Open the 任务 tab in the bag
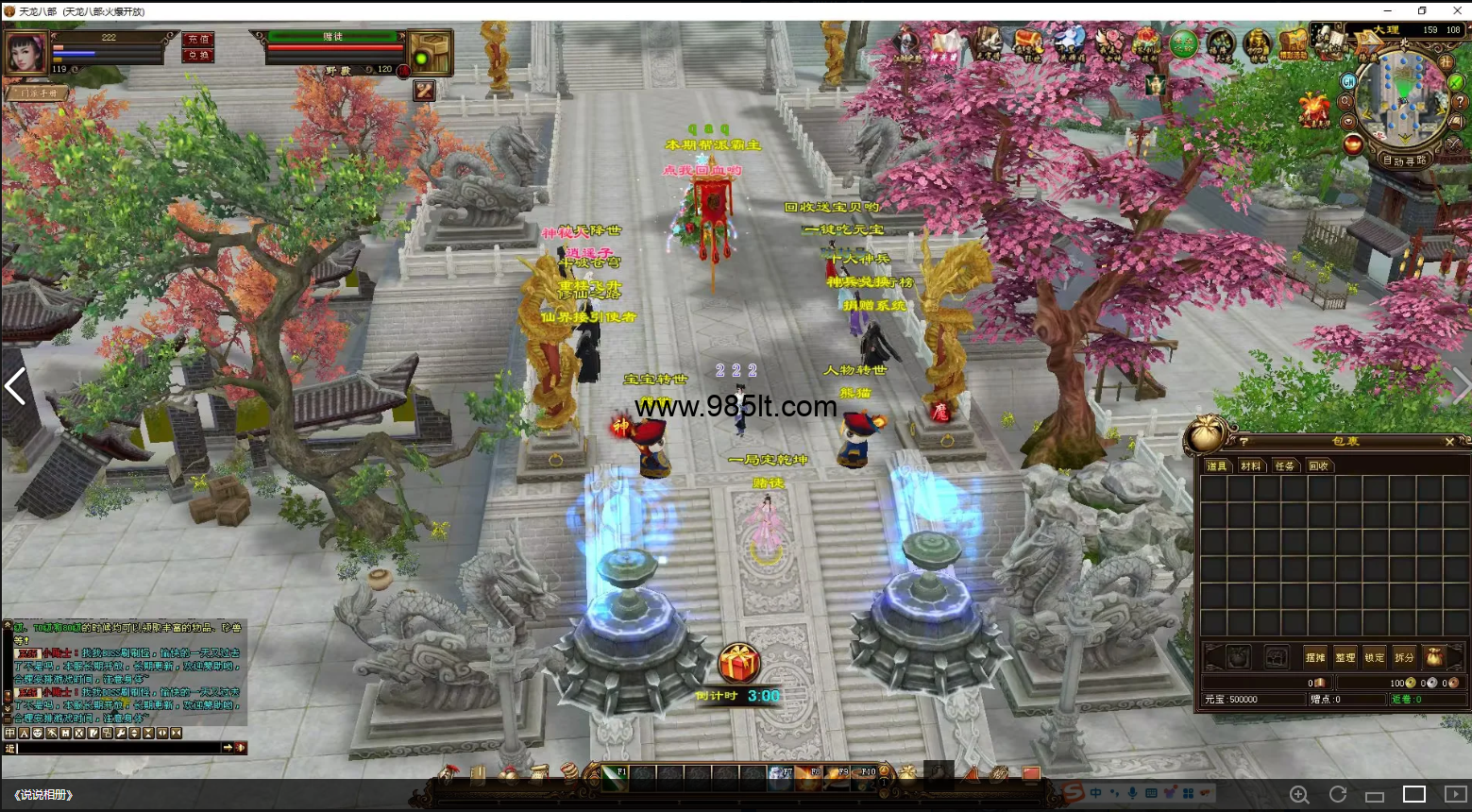 tap(1285, 466)
